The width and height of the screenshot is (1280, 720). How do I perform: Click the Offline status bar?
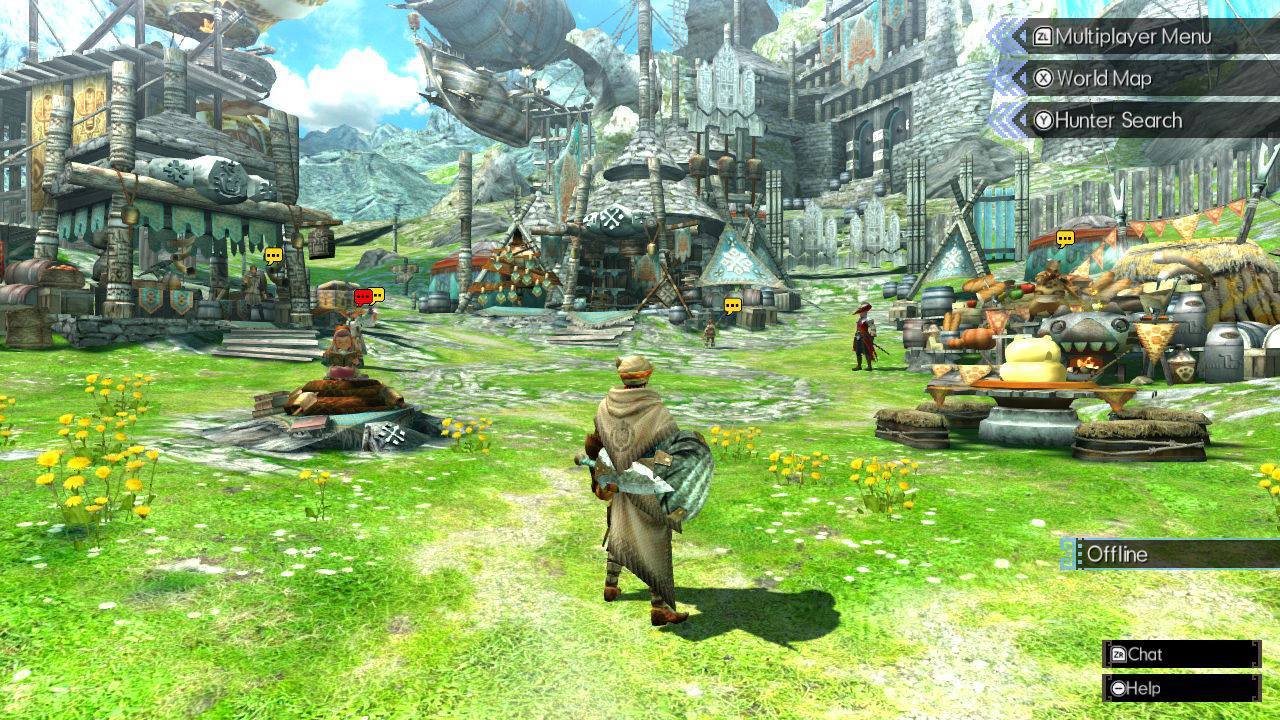(x=1160, y=554)
